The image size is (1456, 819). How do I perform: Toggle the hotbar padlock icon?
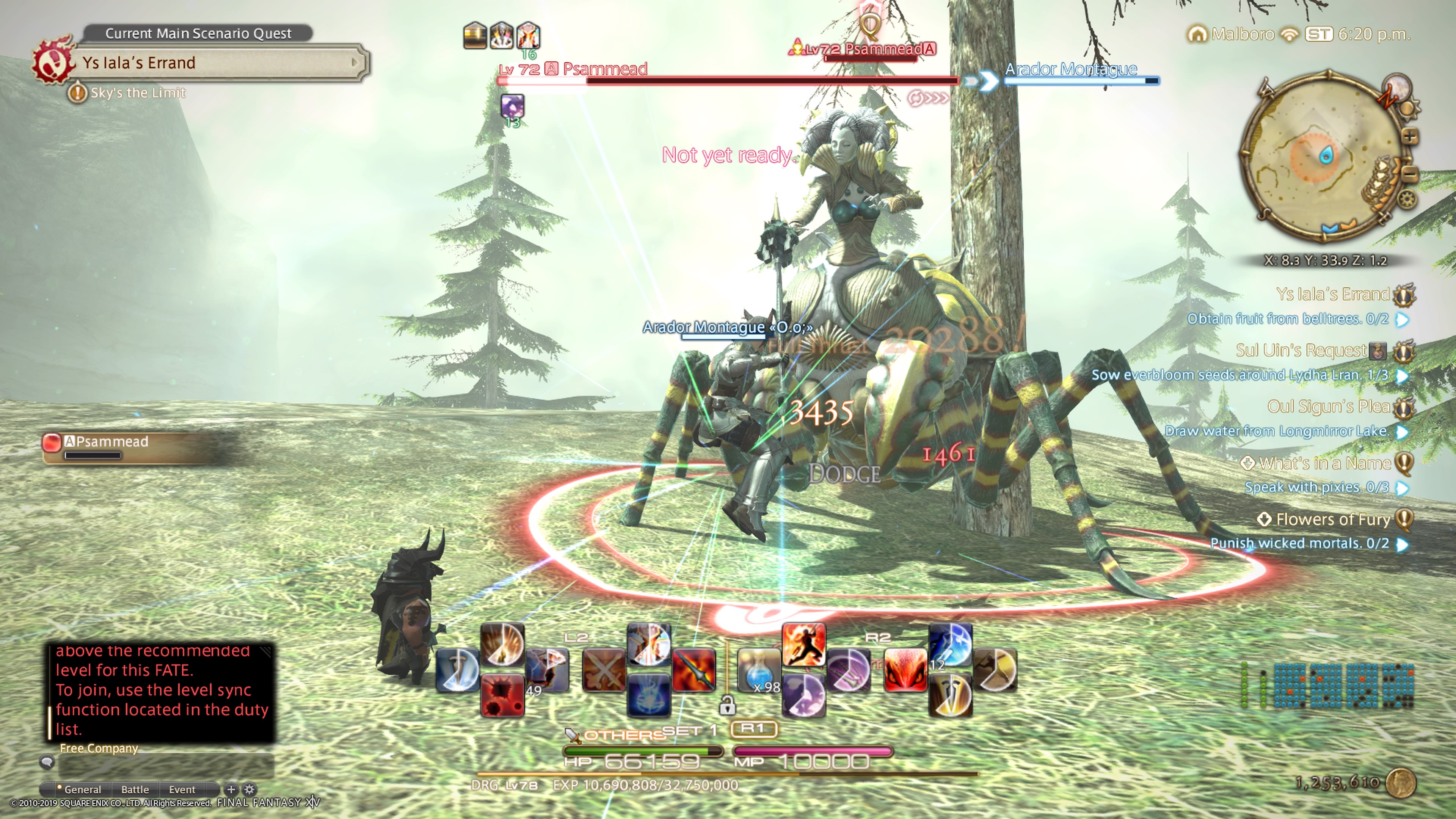(728, 705)
